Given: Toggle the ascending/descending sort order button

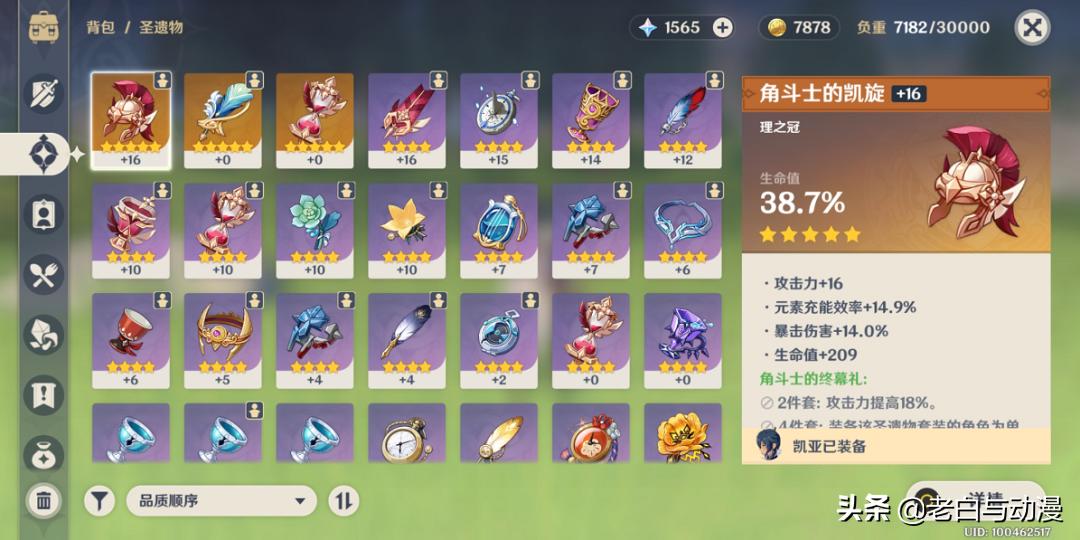Looking at the screenshot, I should 343,501.
